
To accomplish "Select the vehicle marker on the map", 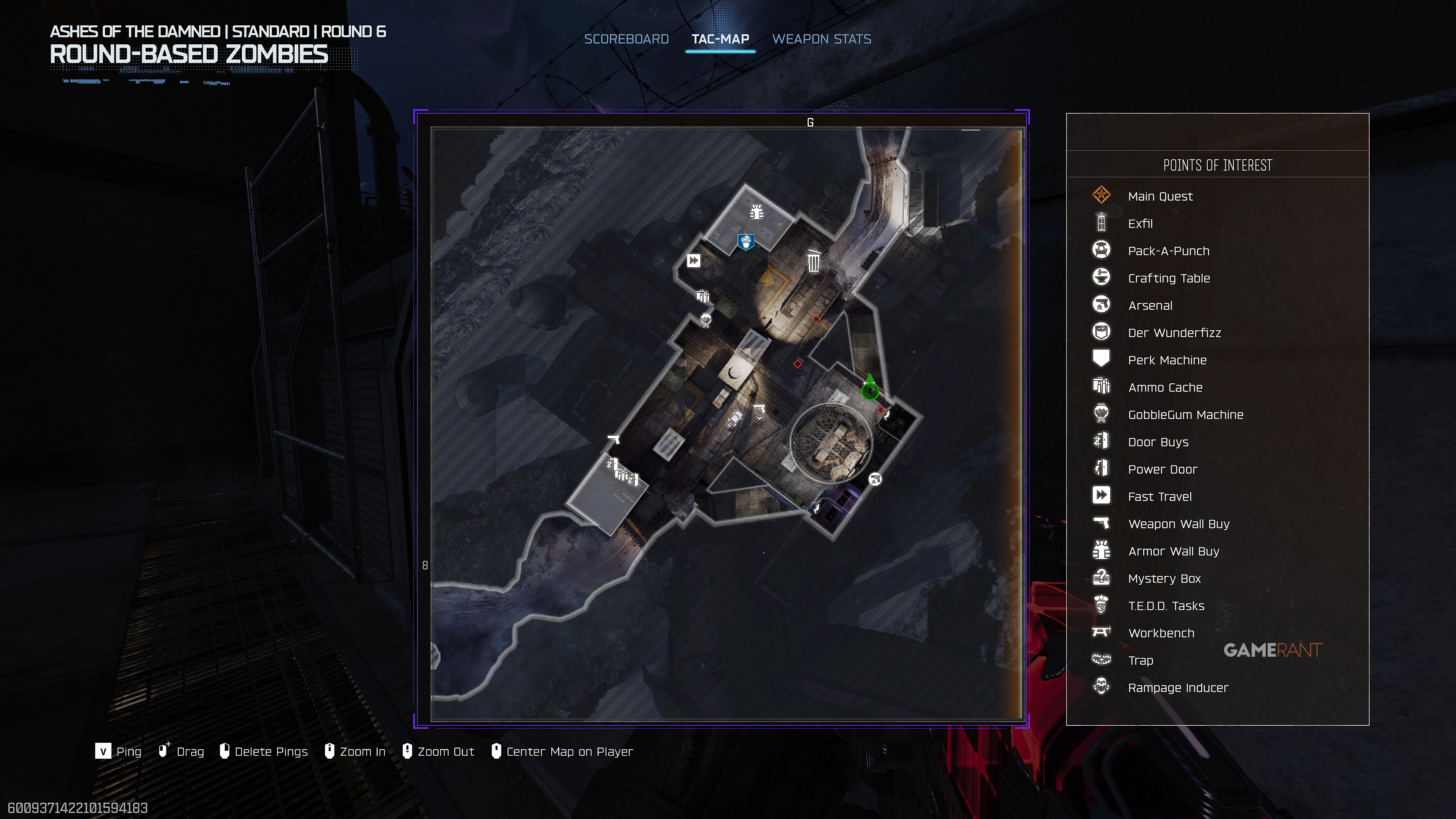I will (x=735, y=418).
